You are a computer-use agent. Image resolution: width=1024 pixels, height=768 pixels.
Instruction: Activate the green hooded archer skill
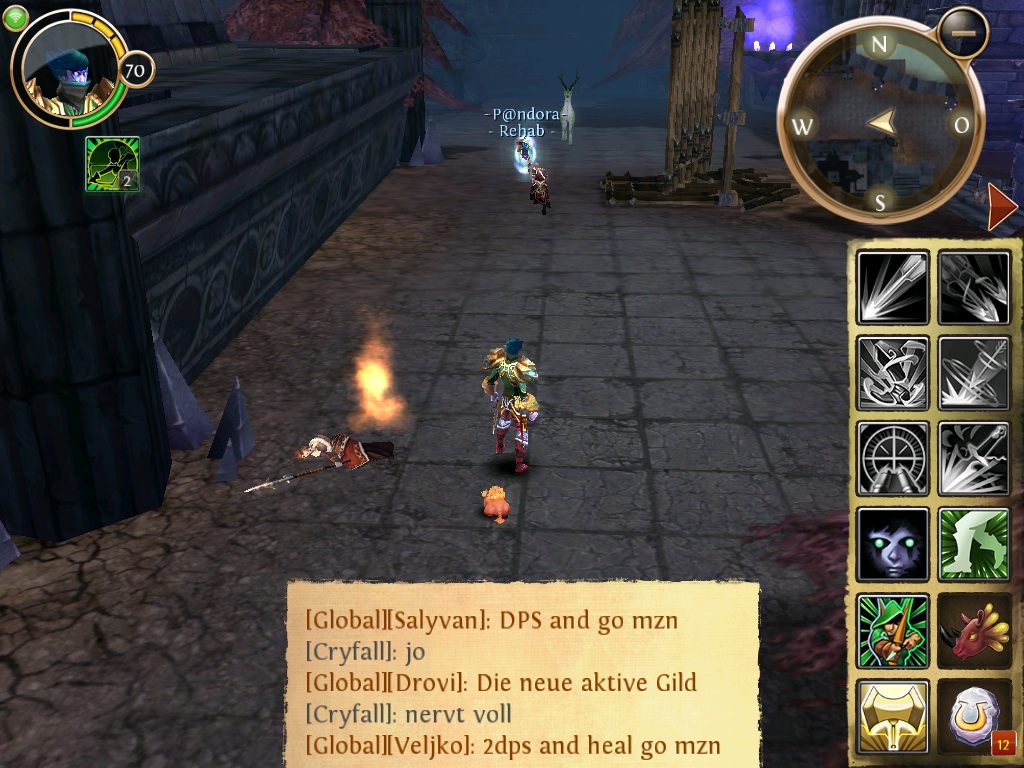click(x=893, y=630)
